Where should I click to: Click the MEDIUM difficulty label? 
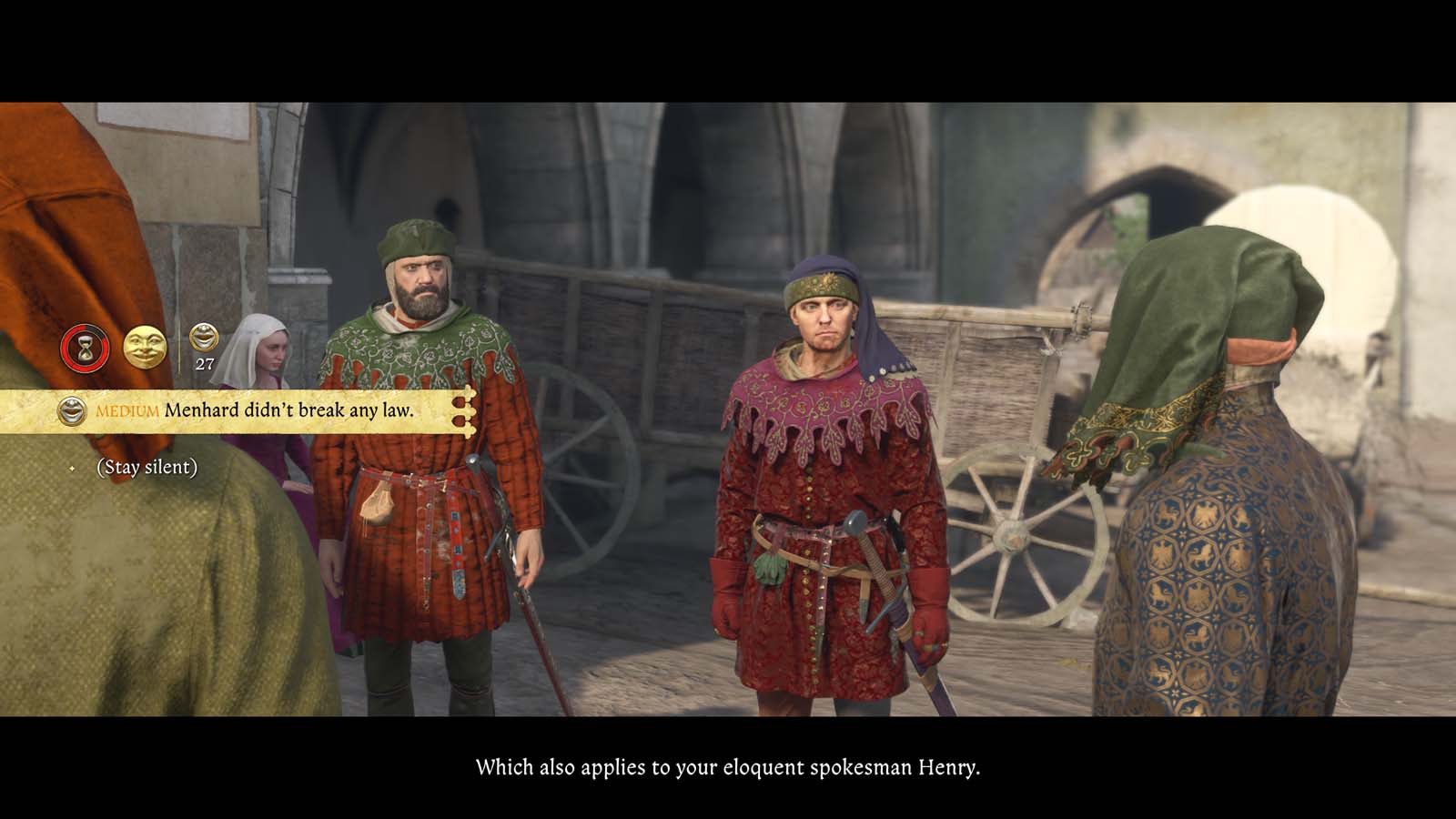pos(126,409)
